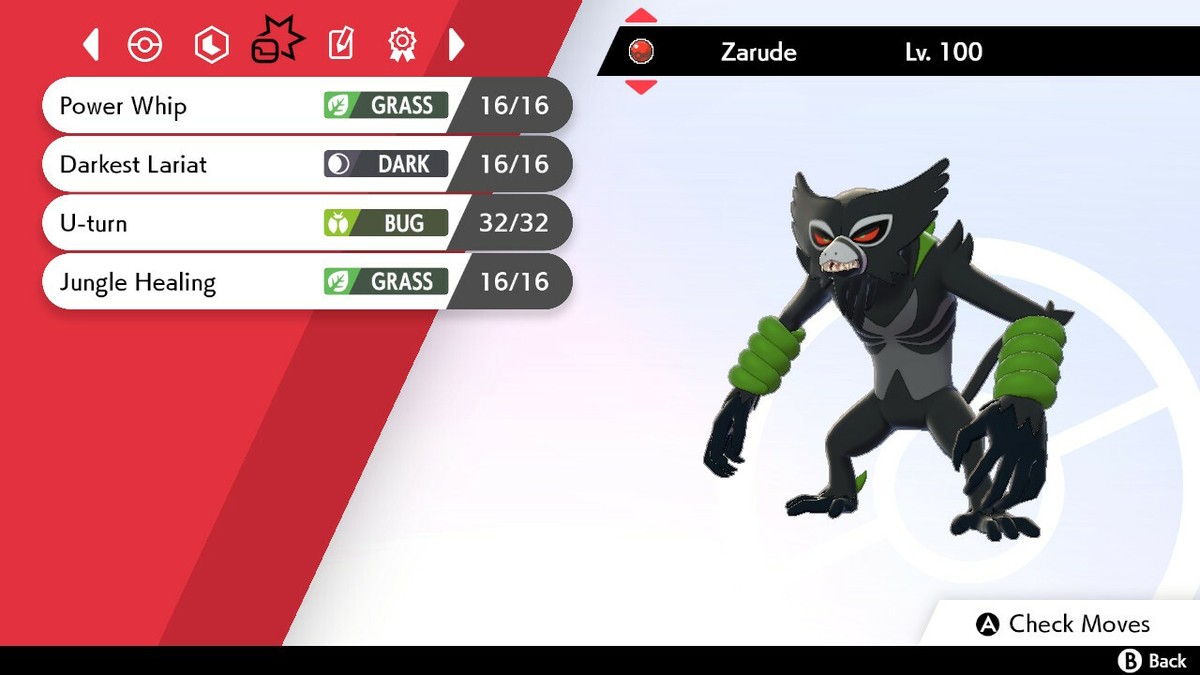The height and width of the screenshot is (675, 1200).
Task: Go Back from the summary screen
Action: point(1152,661)
